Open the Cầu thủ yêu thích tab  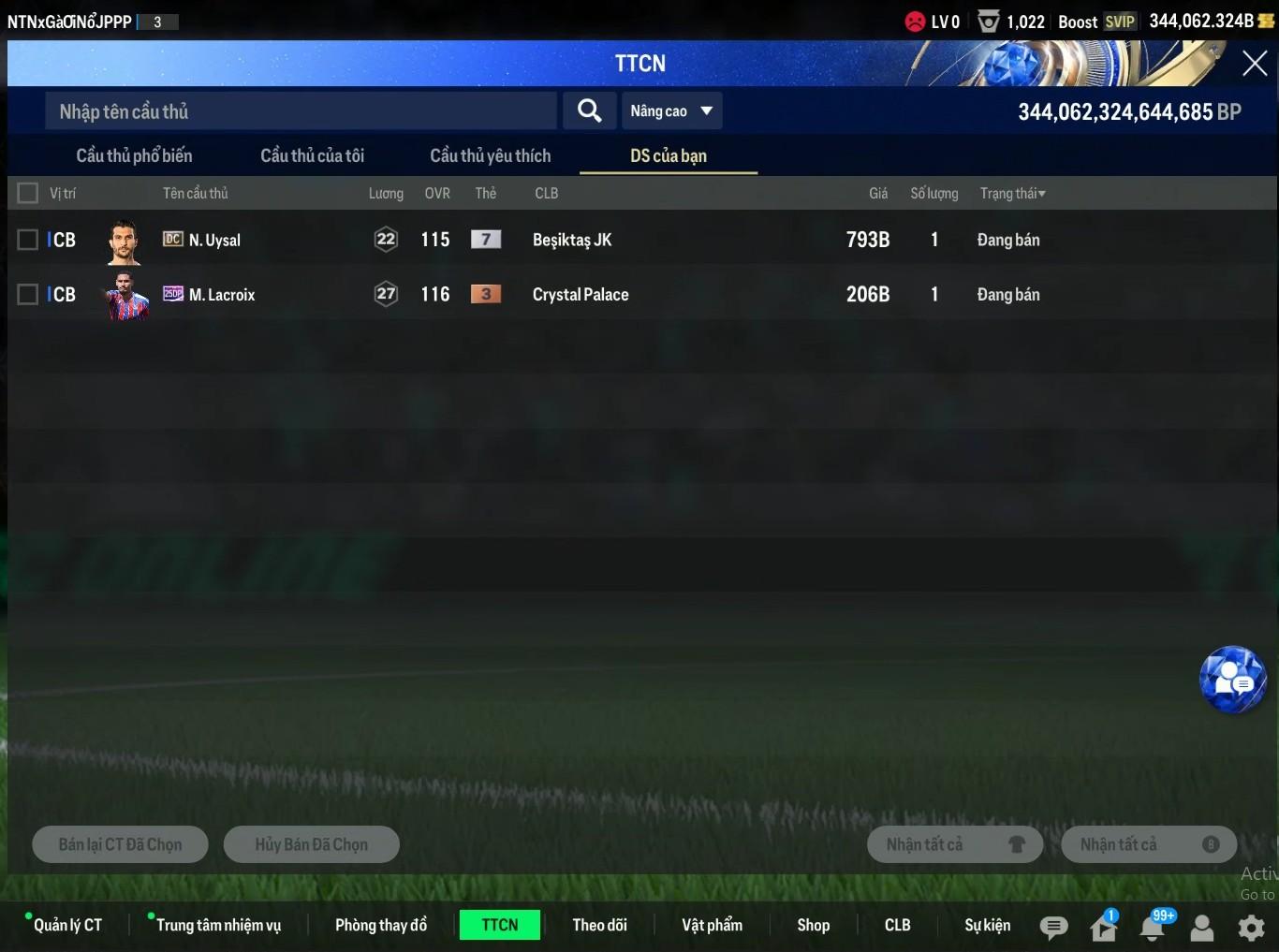[x=490, y=155]
